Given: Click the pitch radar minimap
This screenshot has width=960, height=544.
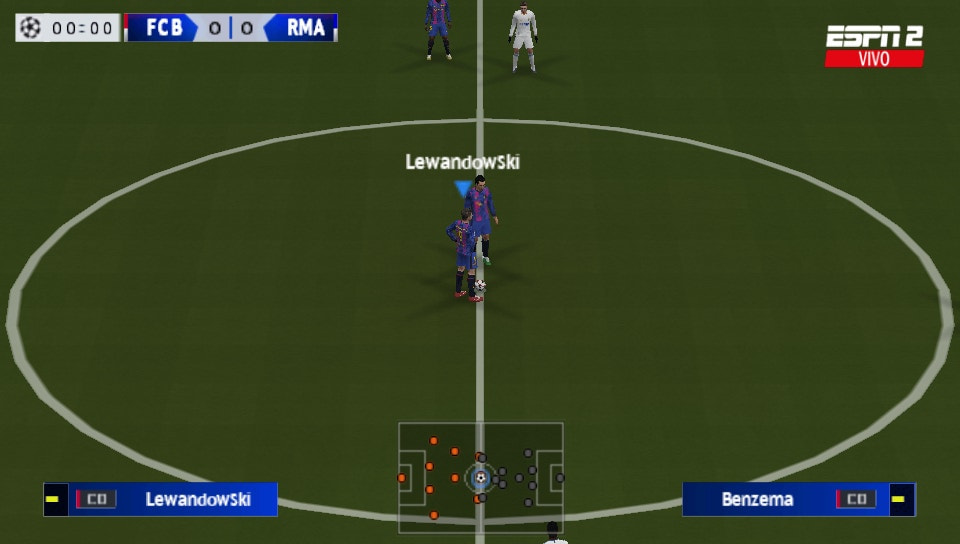Looking at the screenshot, I should [480, 477].
